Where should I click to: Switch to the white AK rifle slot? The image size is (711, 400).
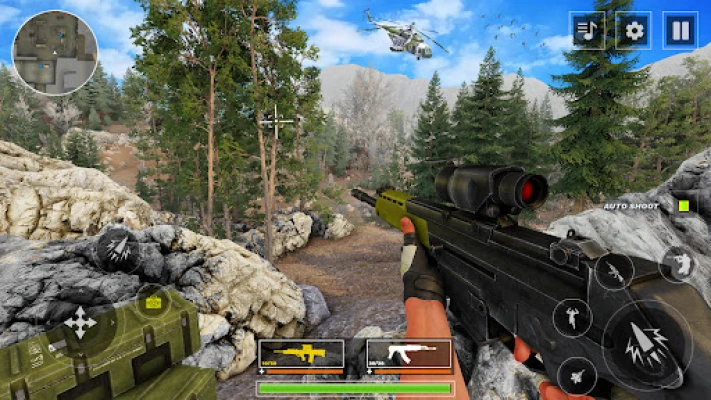pos(408,355)
